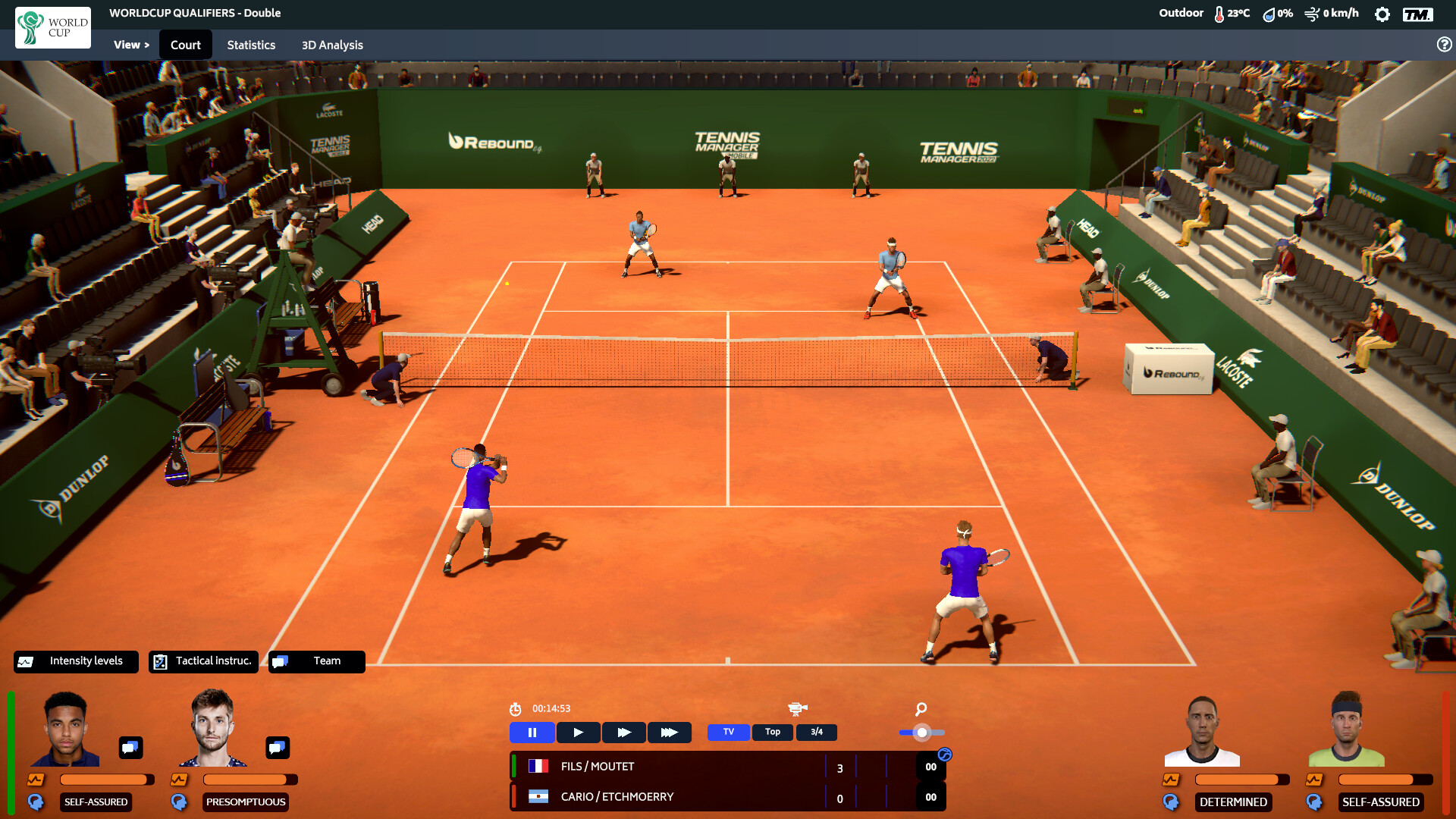Viewport: 1456px width, 819px height.
Task: Click the magnifier zoom icon near the slider
Action: [921, 710]
